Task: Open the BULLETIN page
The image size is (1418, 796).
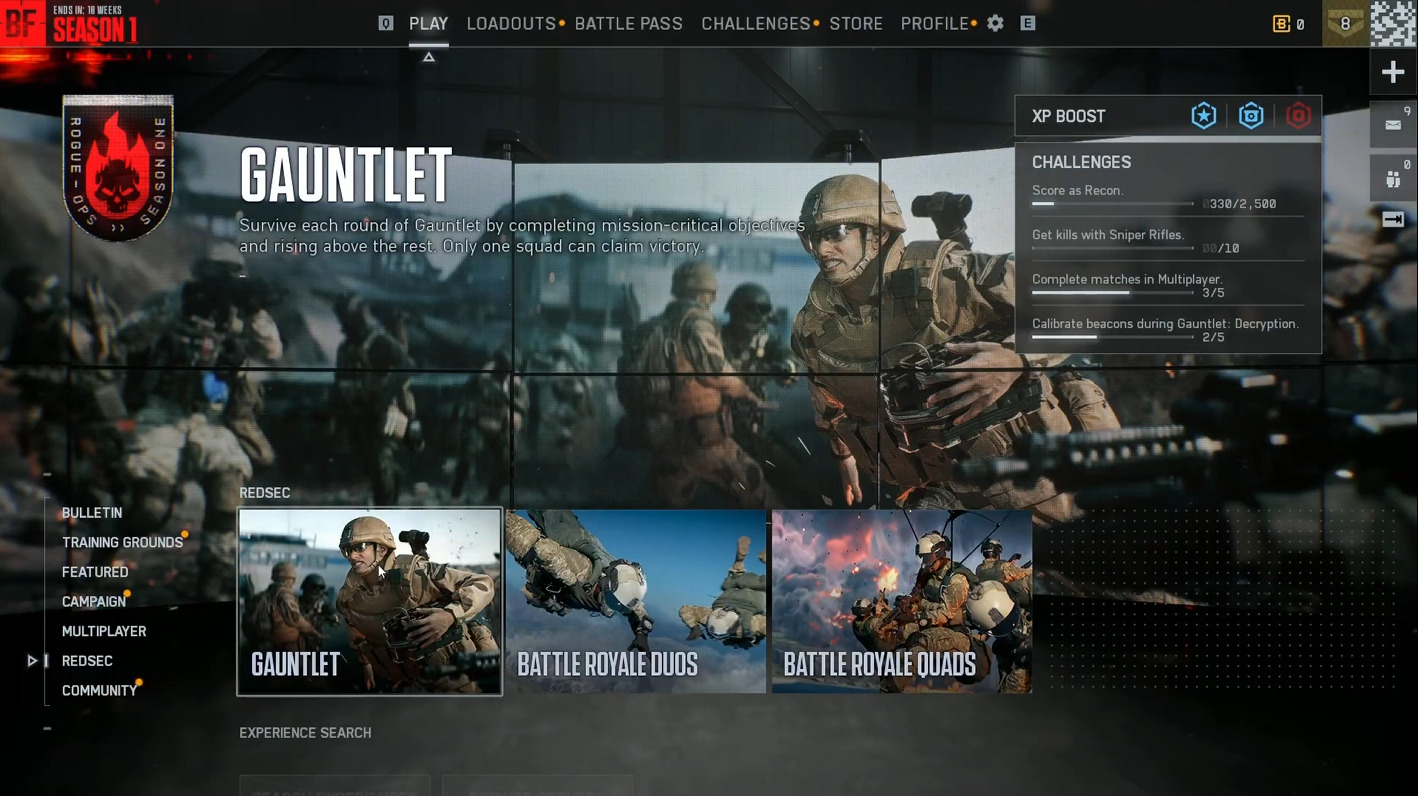Action: (x=91, y=513)
